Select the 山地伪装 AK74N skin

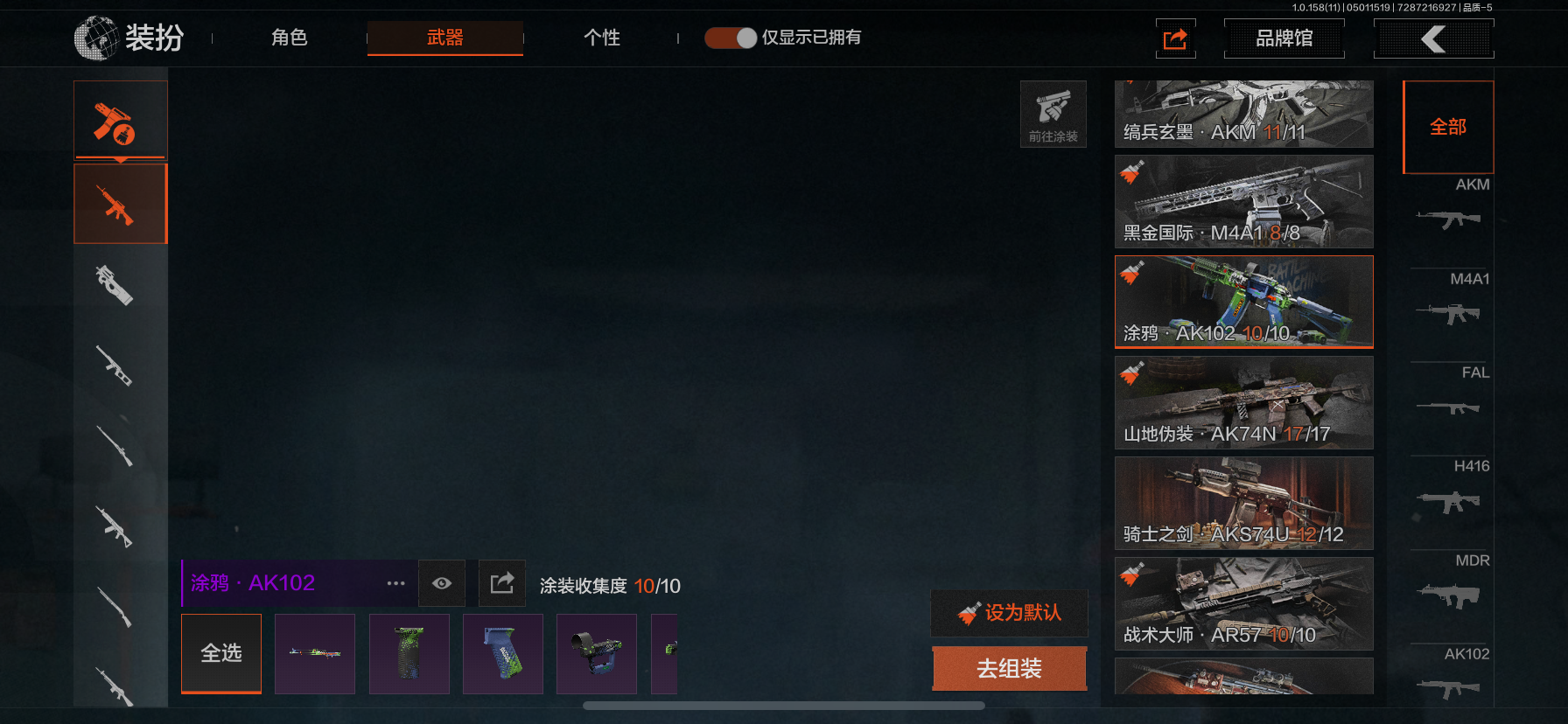coord(1243,403)
